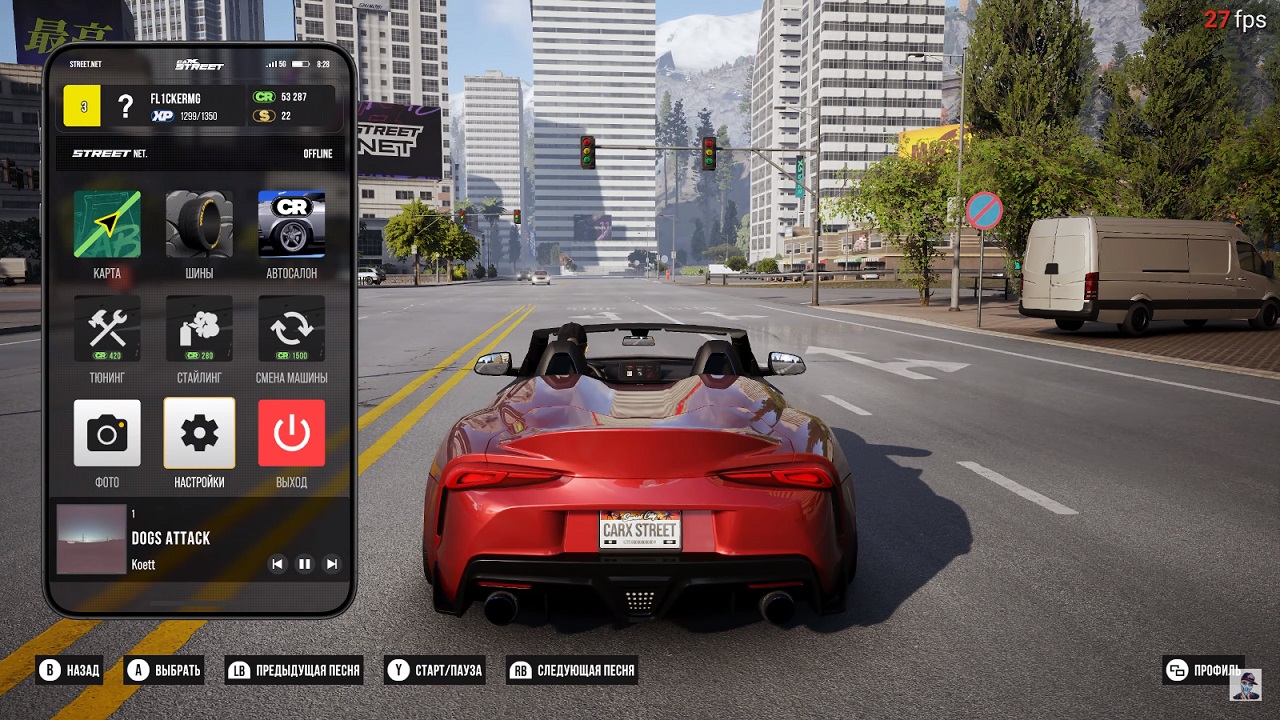Viewport: 1280px width, 720px height.
Task: Open the profile avatar in bottom corner
Action: click(x=1245, y=685)
